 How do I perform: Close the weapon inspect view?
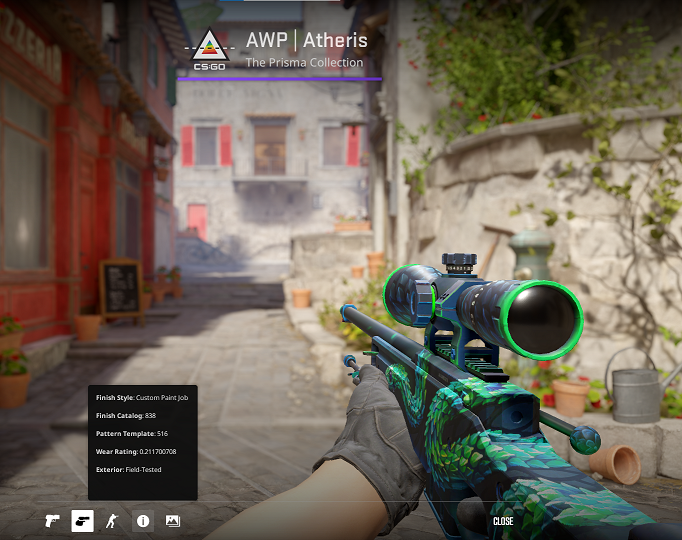pos(503,521)
